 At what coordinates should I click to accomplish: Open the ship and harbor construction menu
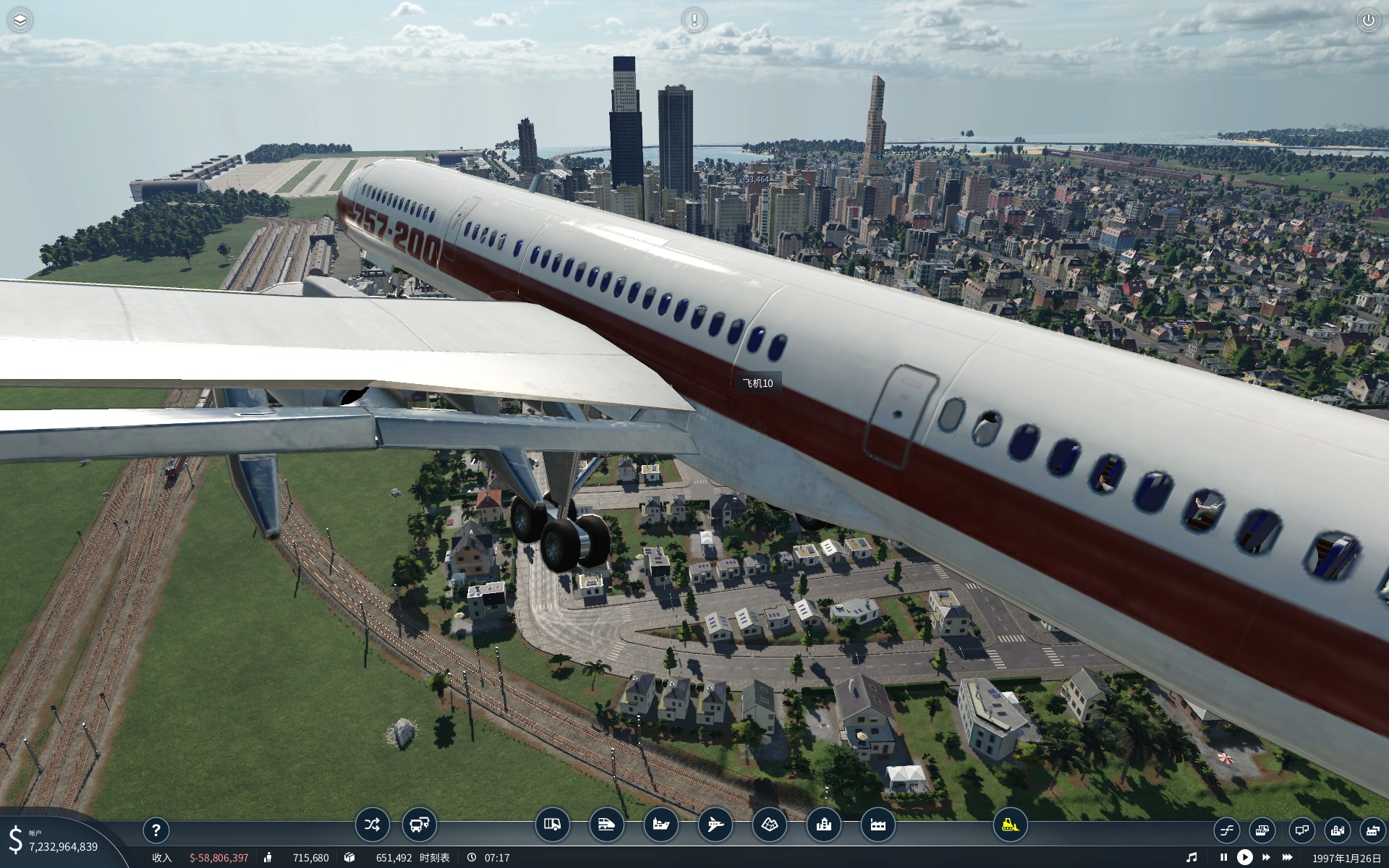click(x=660, y=825)
